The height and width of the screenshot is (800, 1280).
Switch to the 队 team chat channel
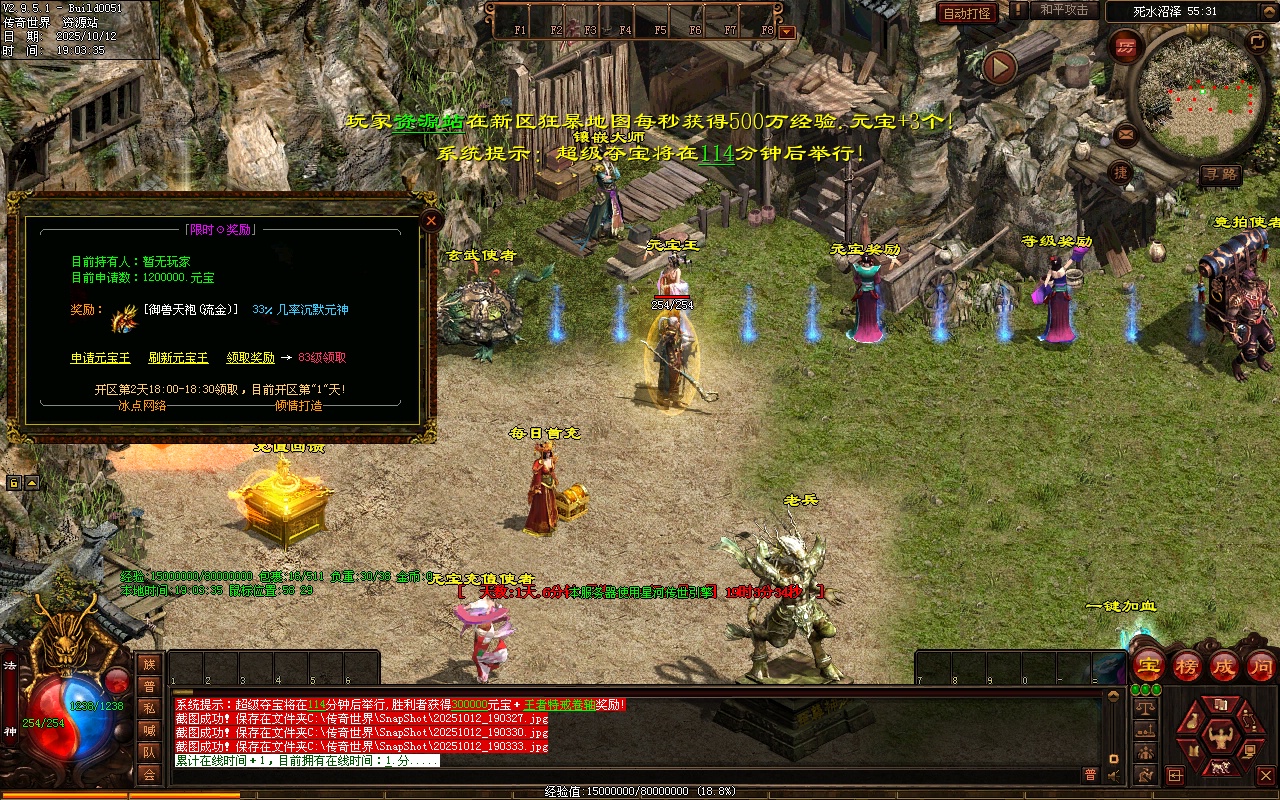[149, 752]
